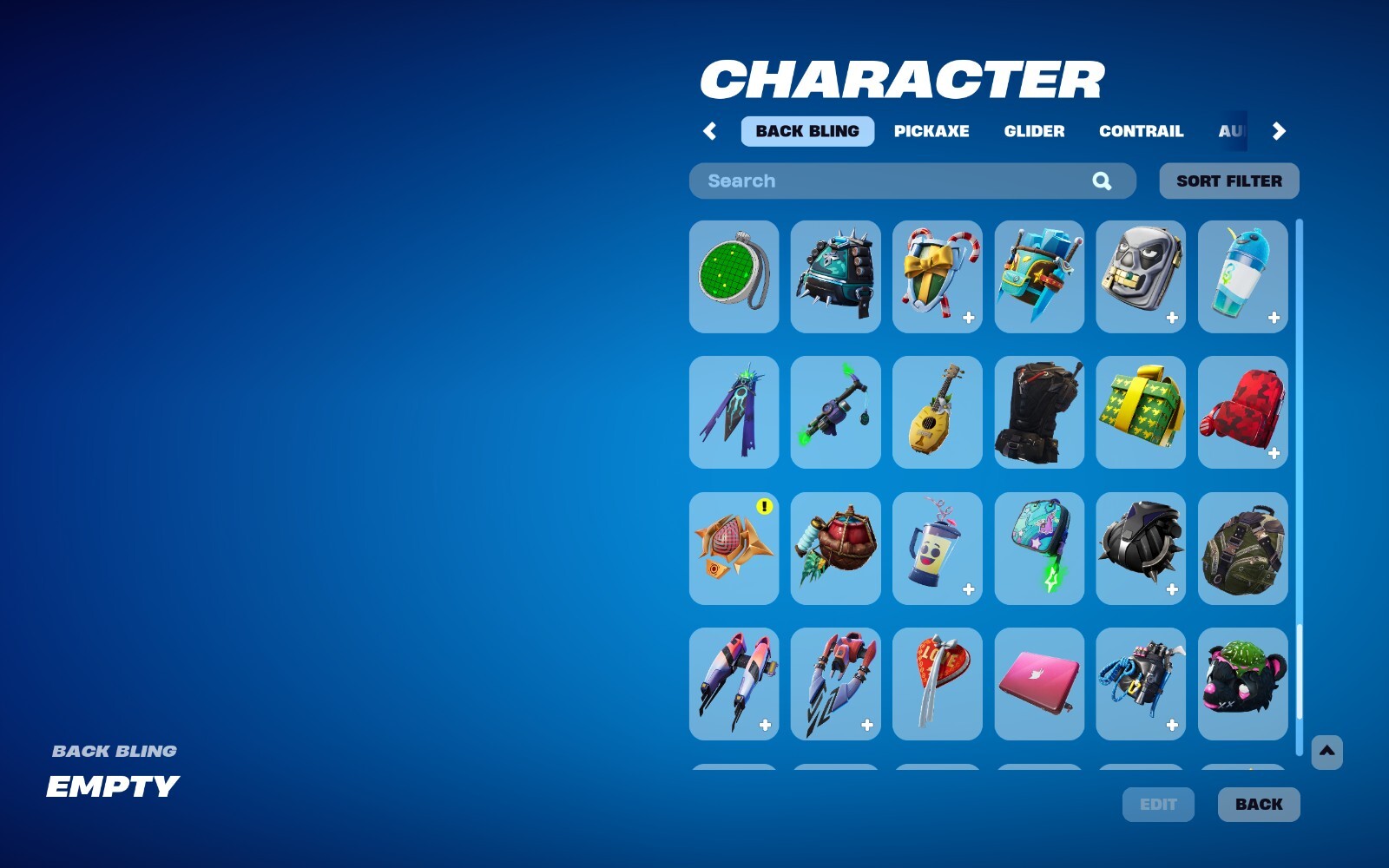Pick the silver skull mask back bling

click(1141, 278)
